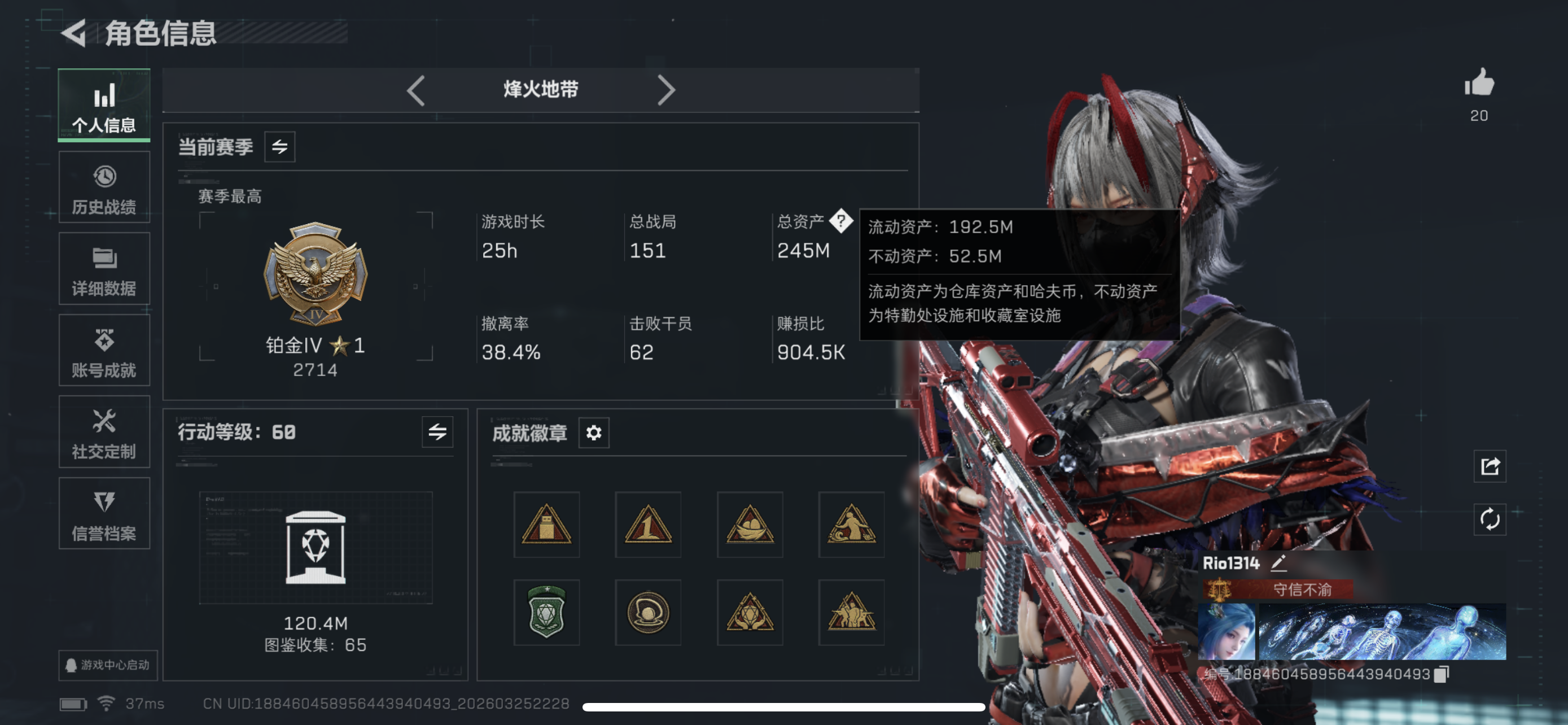Toggle the switch next to 行动等级 60
Image resolution: width=1568 pixels, height=725 pixels.
(x=437, y=433)
